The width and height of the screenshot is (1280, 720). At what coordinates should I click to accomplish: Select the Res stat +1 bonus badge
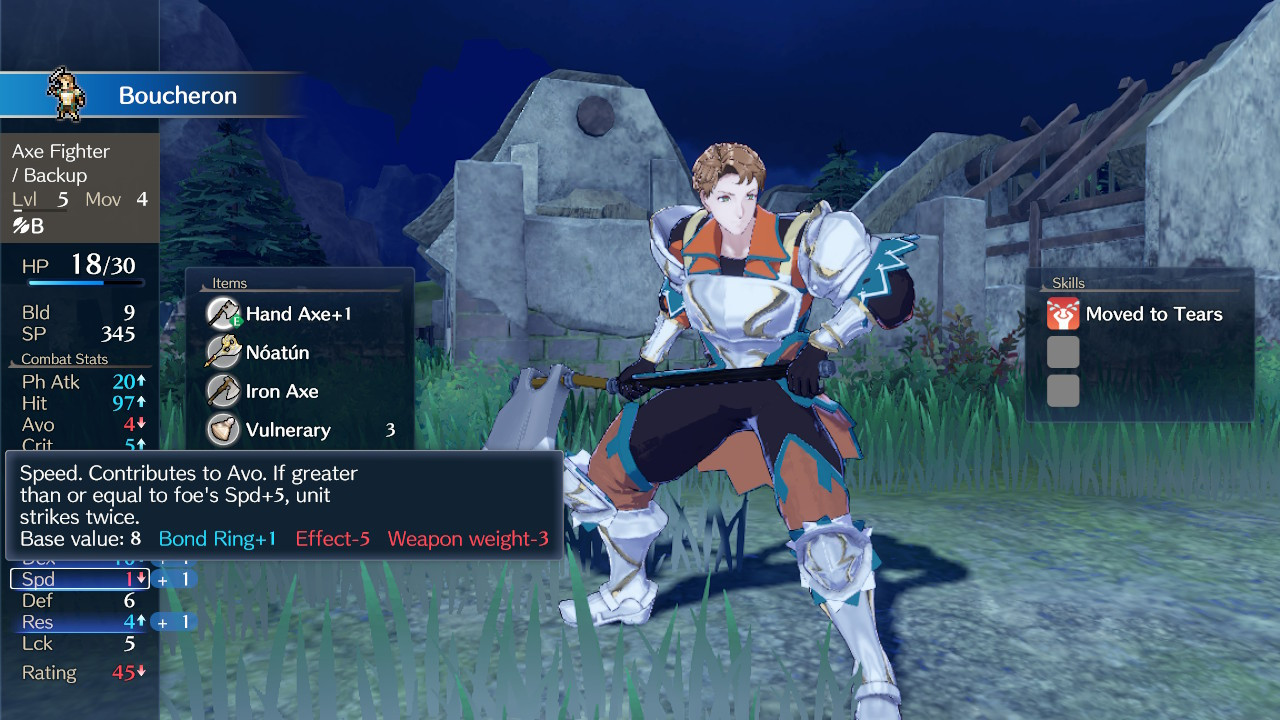[172, 621]
